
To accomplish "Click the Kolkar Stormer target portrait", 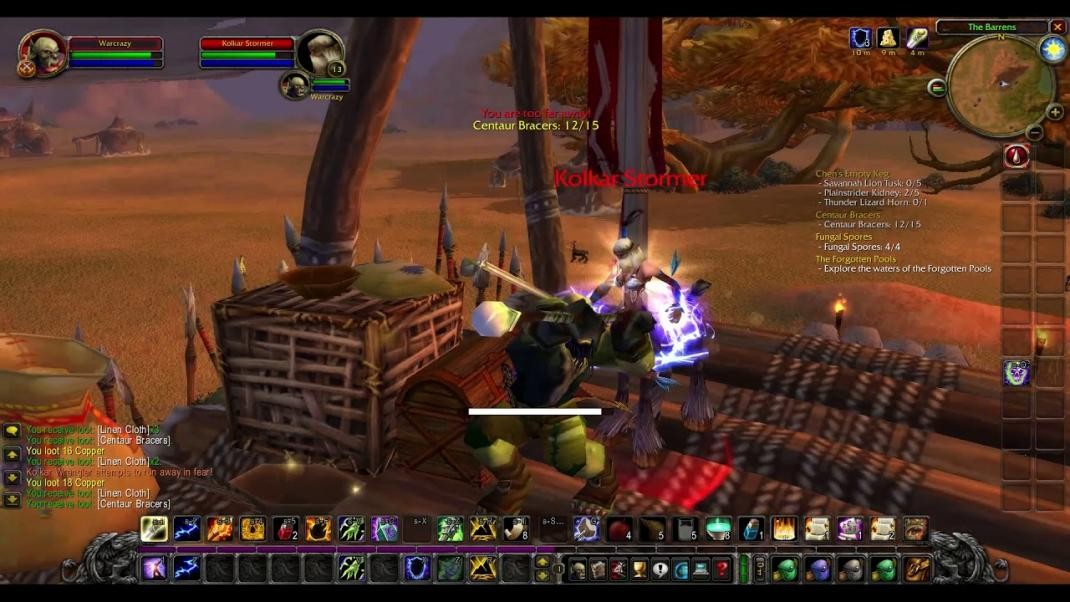I will click(321, 53).
